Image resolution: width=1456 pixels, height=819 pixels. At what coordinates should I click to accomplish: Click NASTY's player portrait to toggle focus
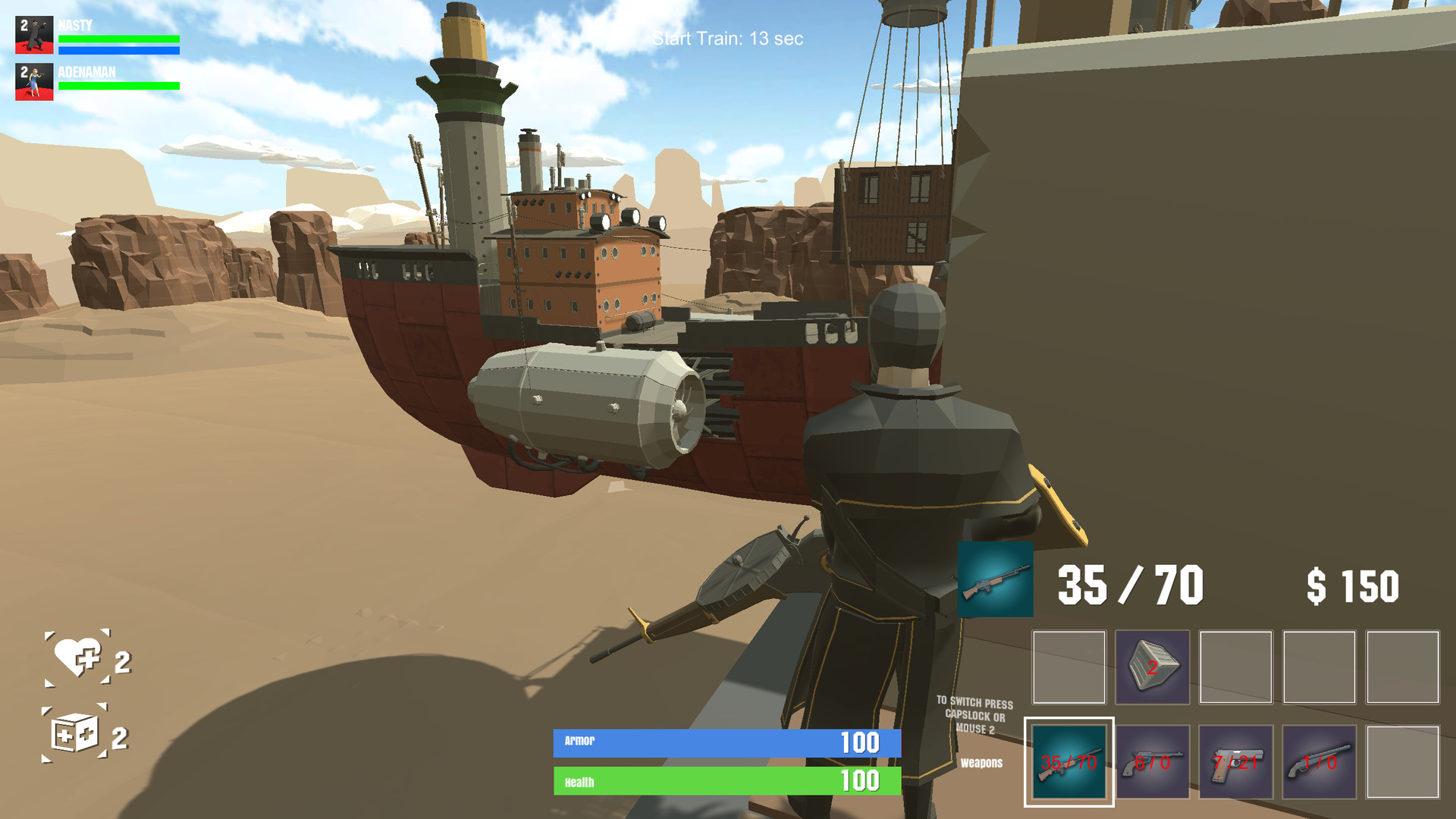click(33, 33)
